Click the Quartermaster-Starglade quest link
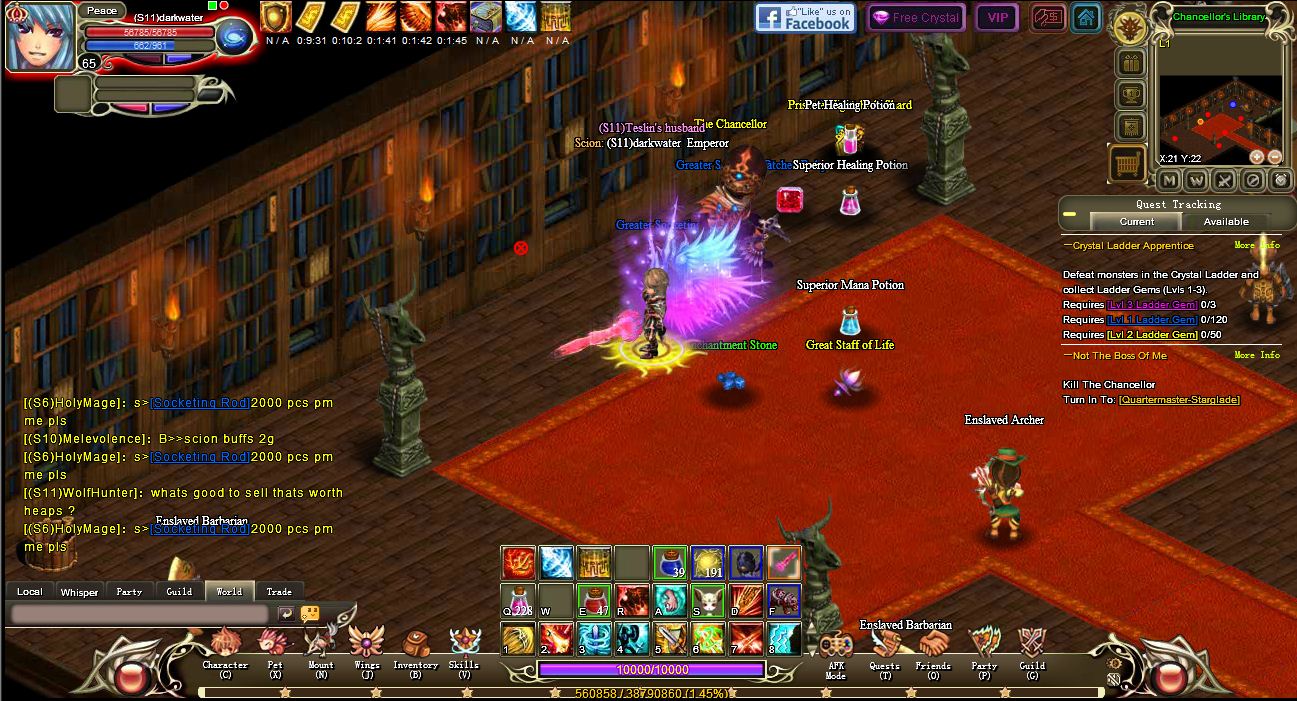 tap(1179, 400)
